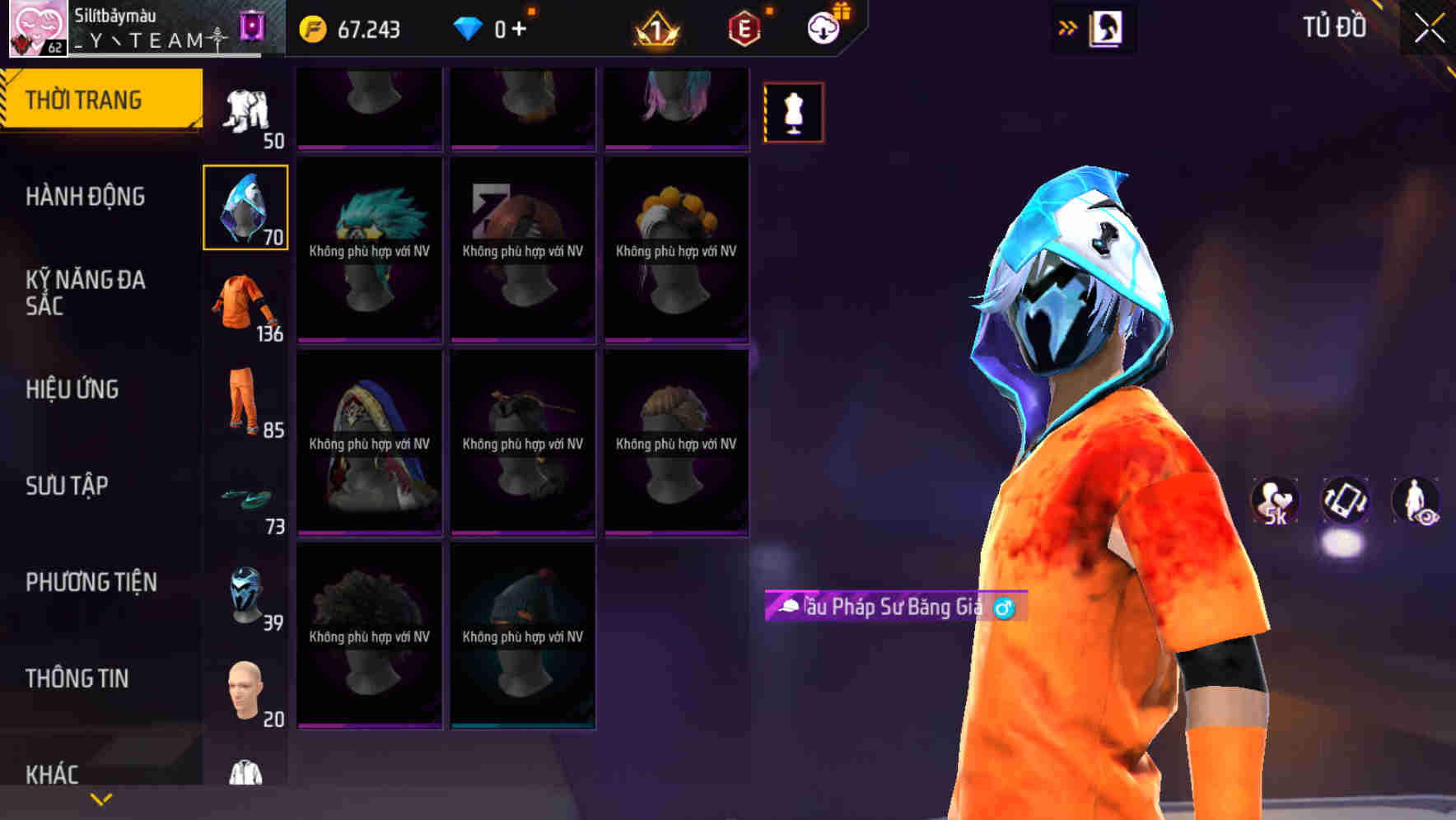Expand the sidebar with the bottom chevron
The width and height of the screenshot is (1456, 820).
[x=100, y=799]
